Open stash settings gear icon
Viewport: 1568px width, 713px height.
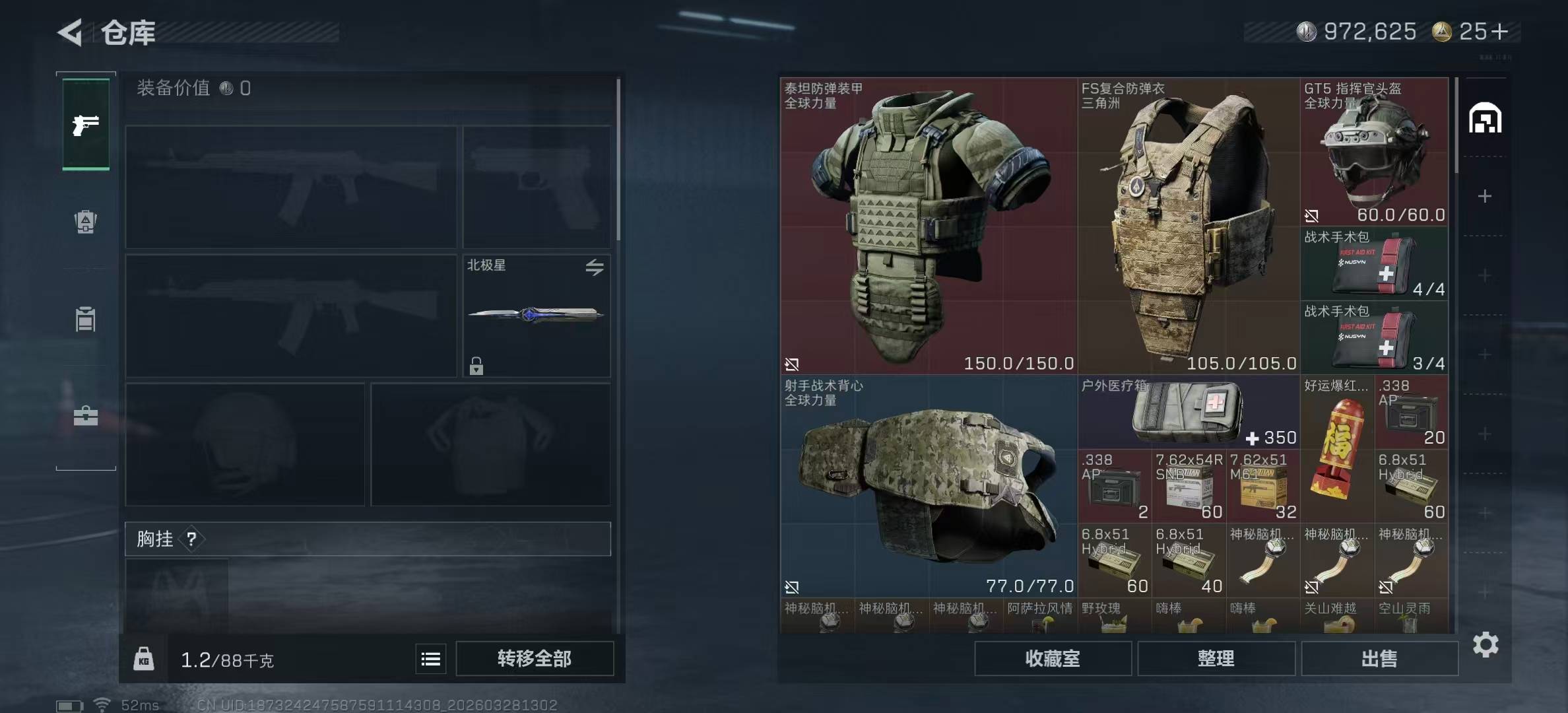tap(1486, 644)
